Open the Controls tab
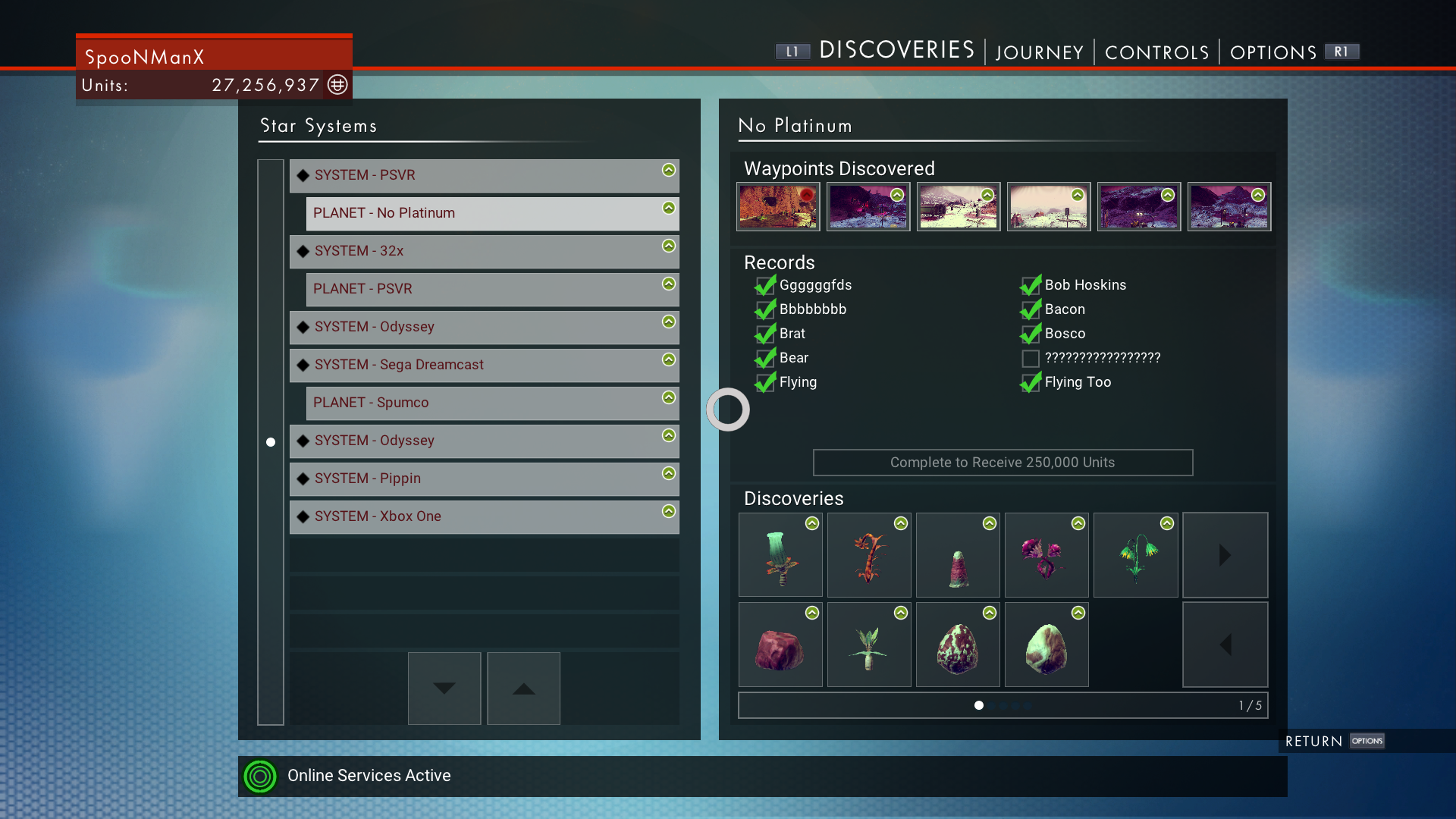This screenshot has height=819, width=1456. click(x=1156, y=52)
